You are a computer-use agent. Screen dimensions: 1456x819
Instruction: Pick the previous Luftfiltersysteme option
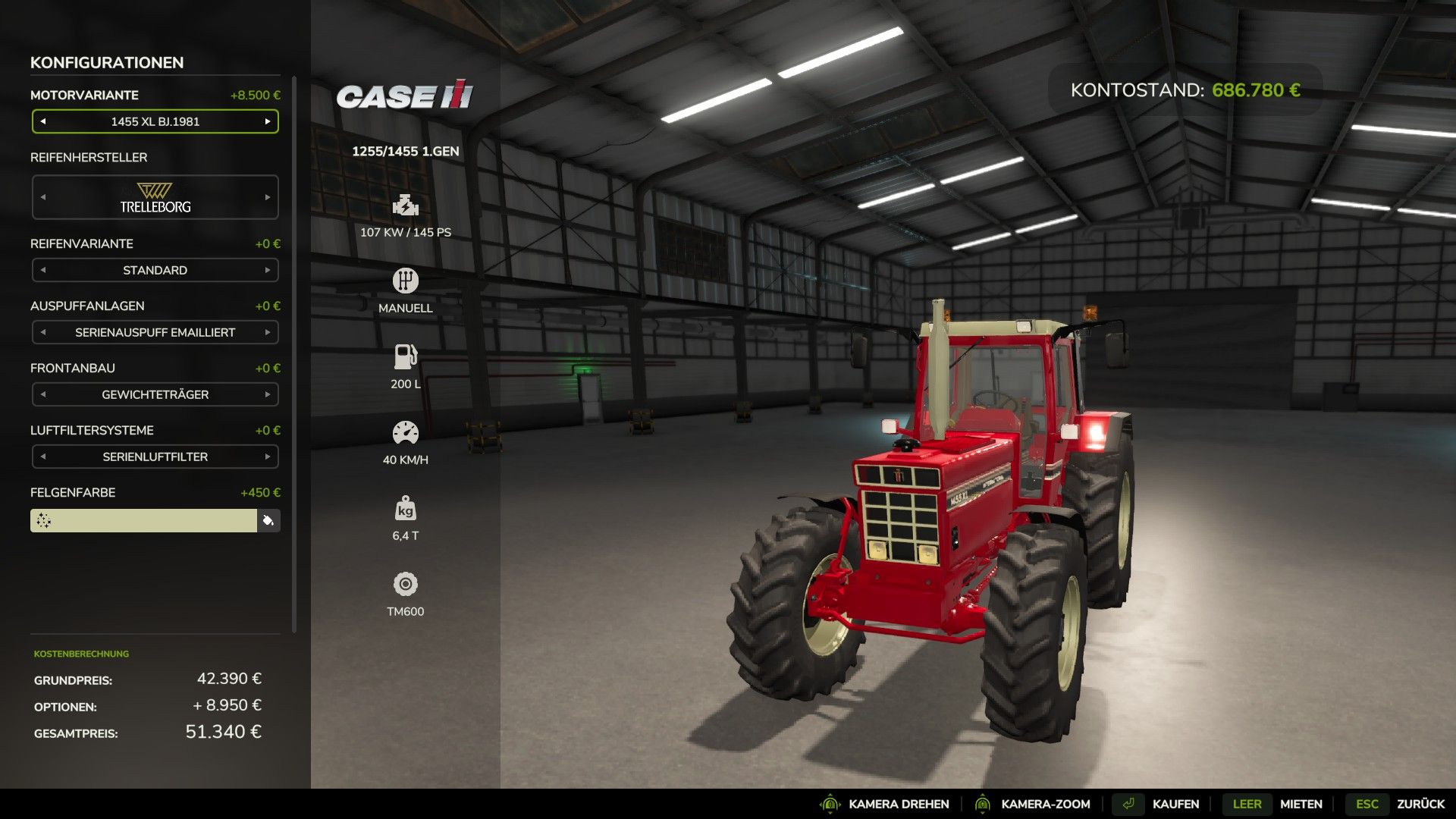pyautogui.click(x=43, y=457)
